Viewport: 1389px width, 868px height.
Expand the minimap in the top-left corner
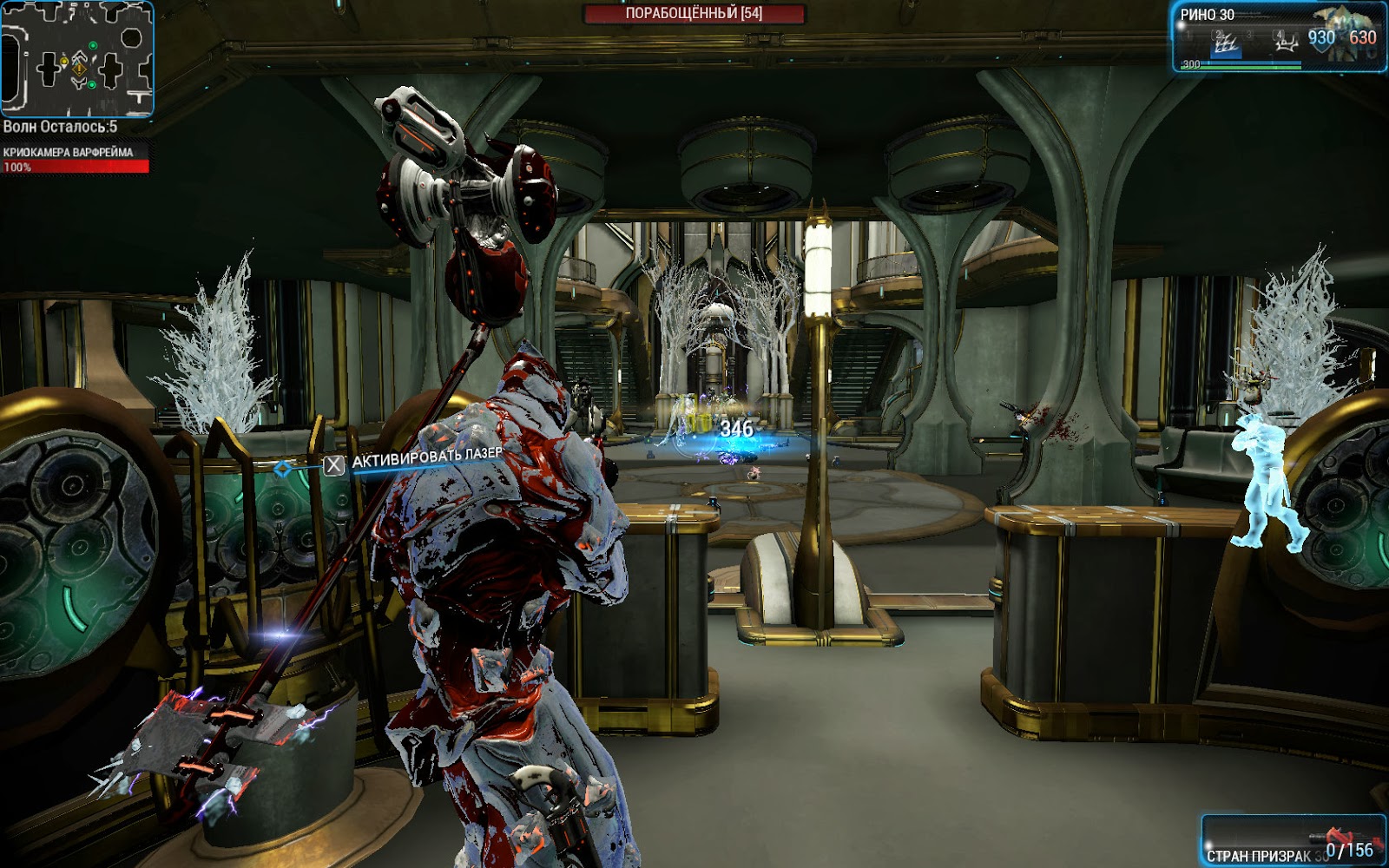coord(77,59)
